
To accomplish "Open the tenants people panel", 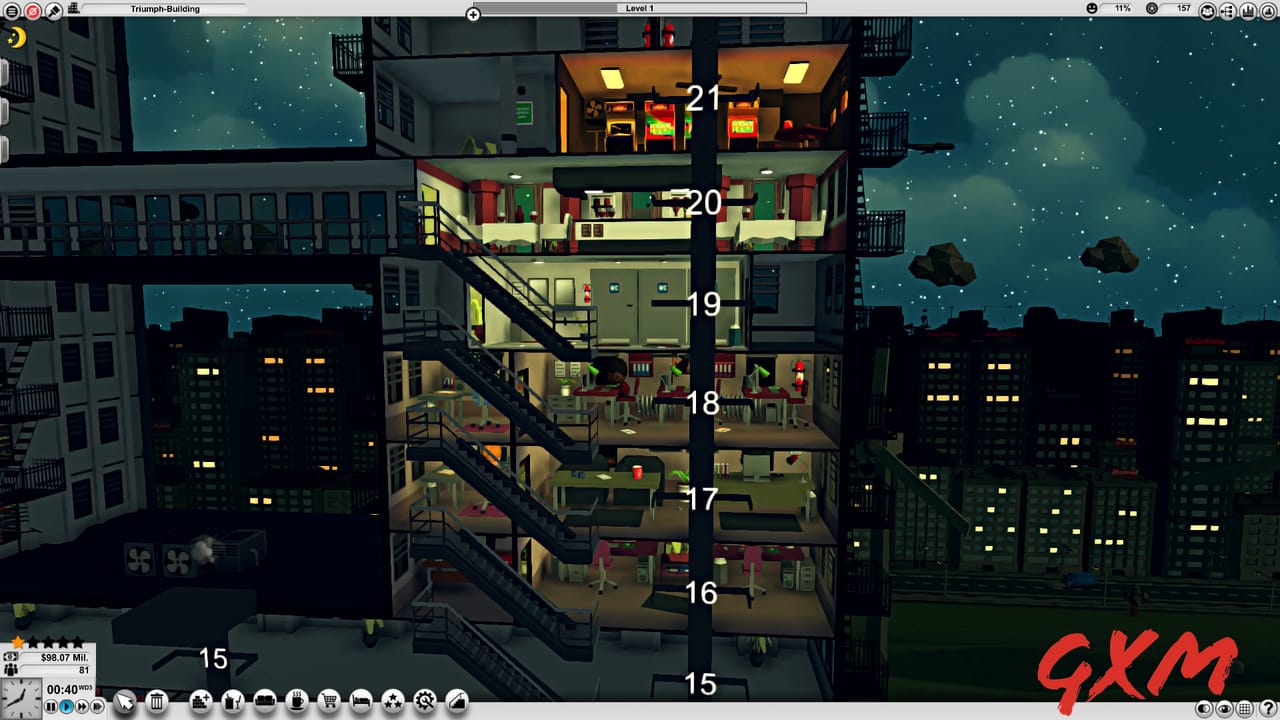I will pos(1208,11).
